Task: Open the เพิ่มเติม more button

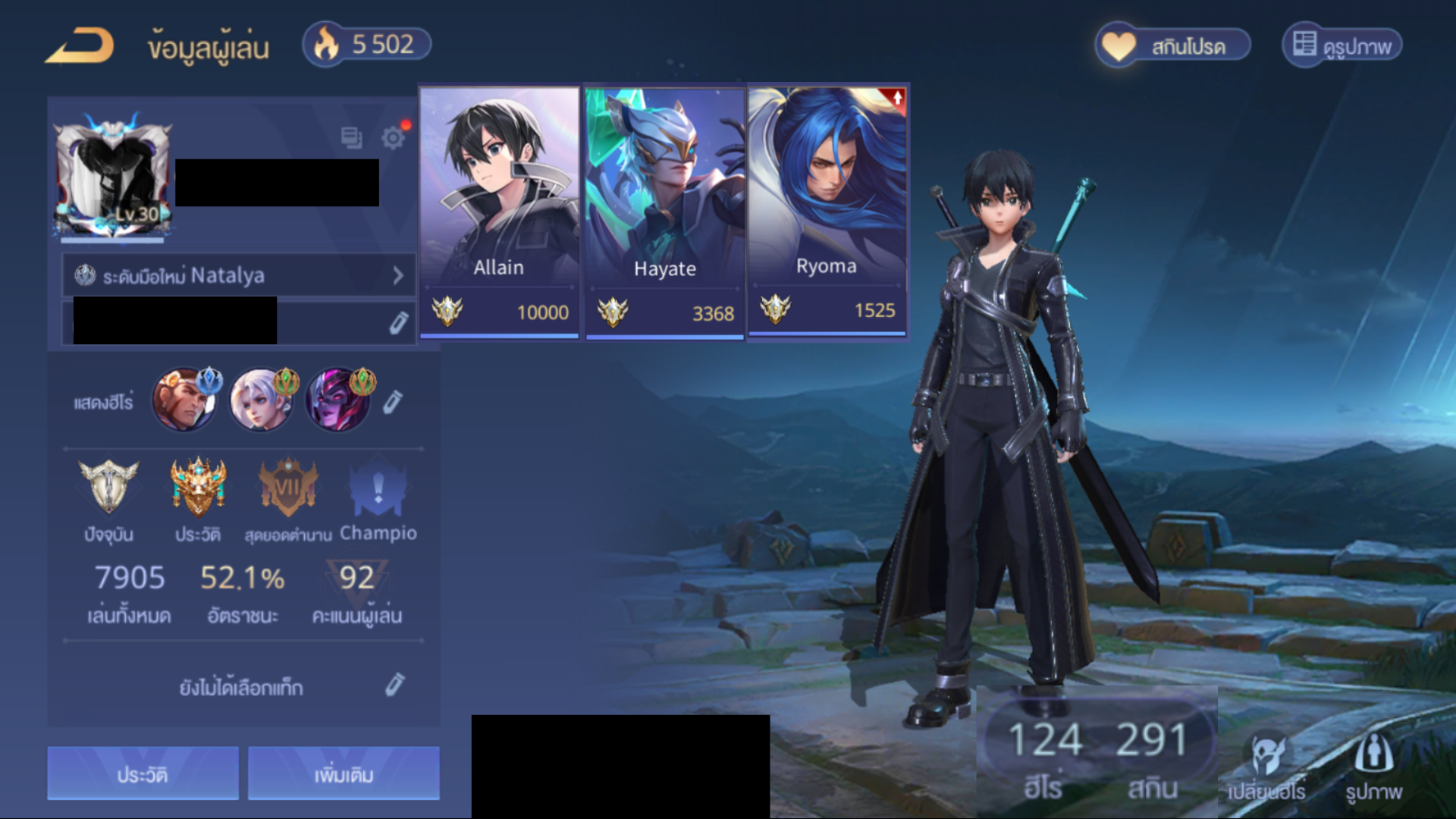Action: [x=344, y=773]
